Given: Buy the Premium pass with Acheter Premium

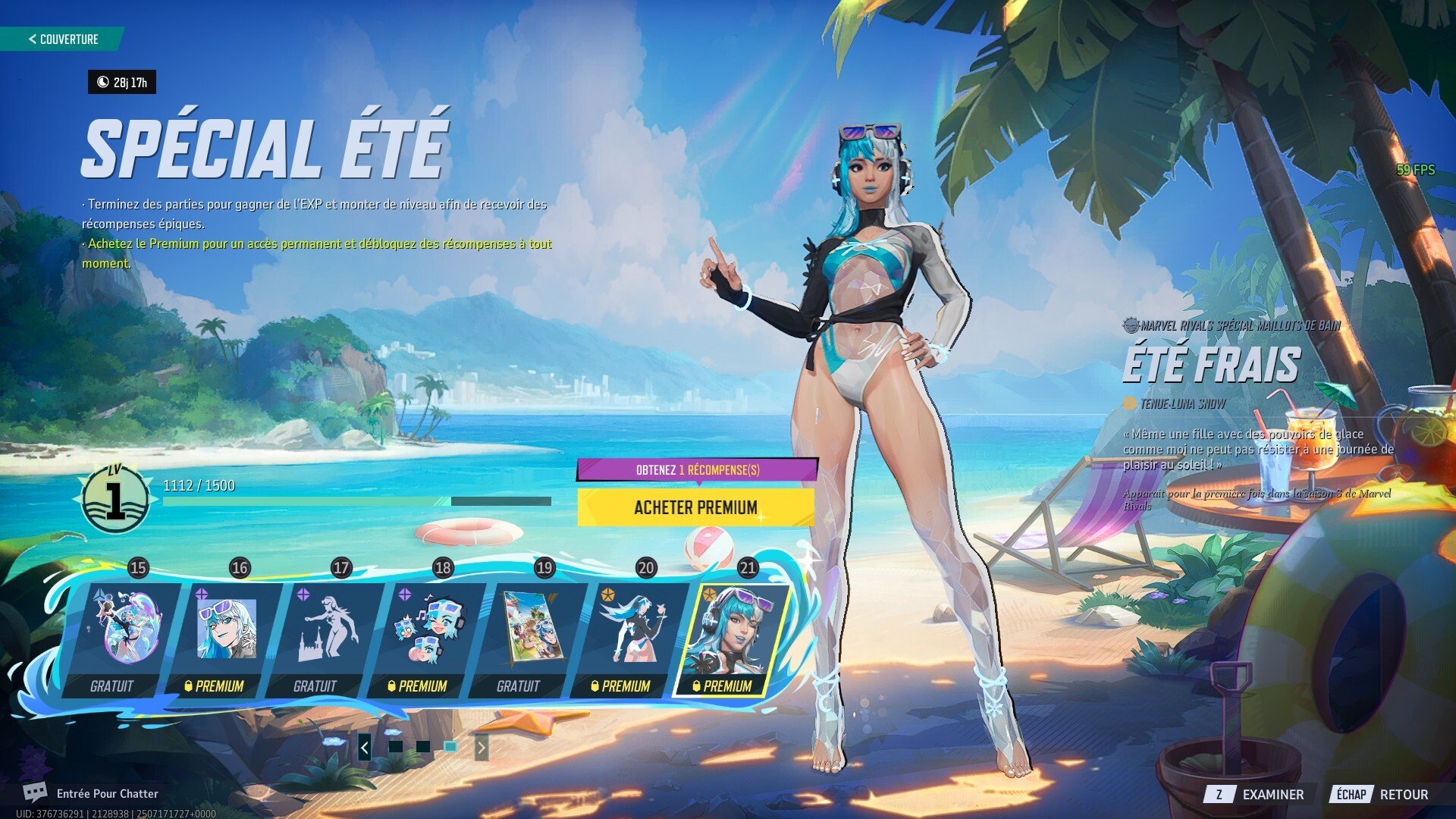Looking at the screenshot, I should coord(695,507).
